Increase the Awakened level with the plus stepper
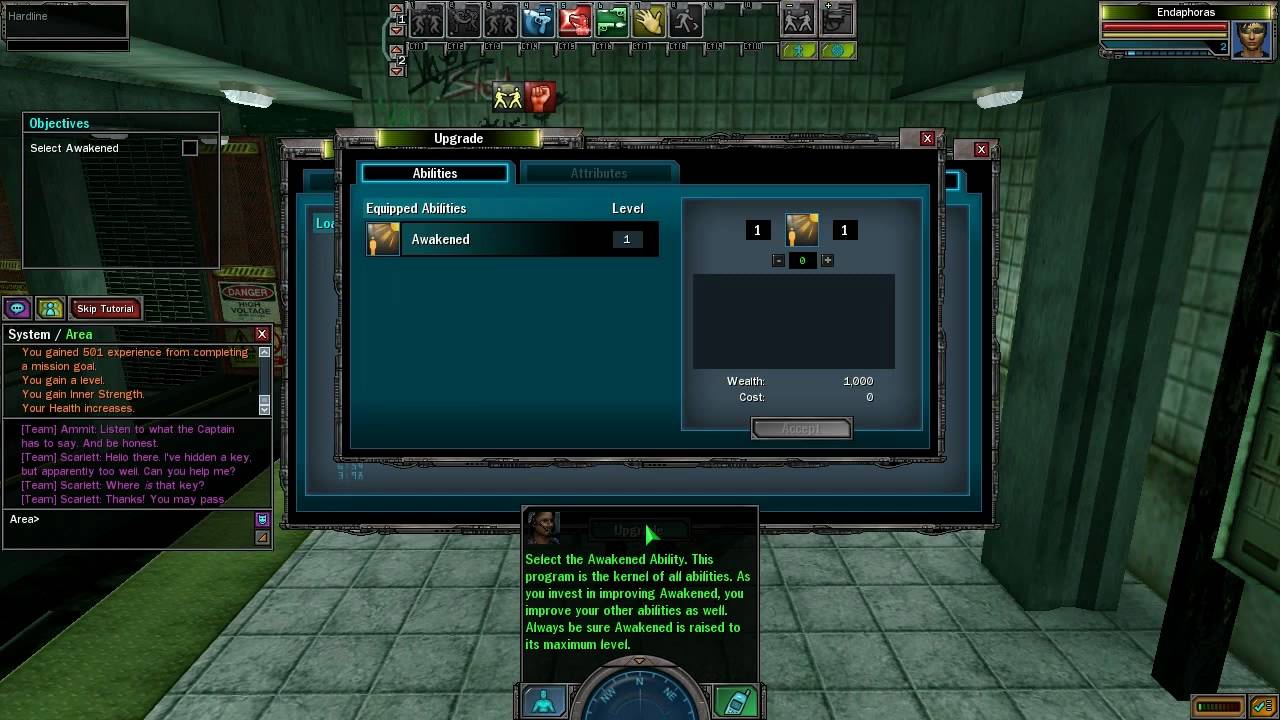This screenshot has width=1280, height=720. (x=827, y=260)
